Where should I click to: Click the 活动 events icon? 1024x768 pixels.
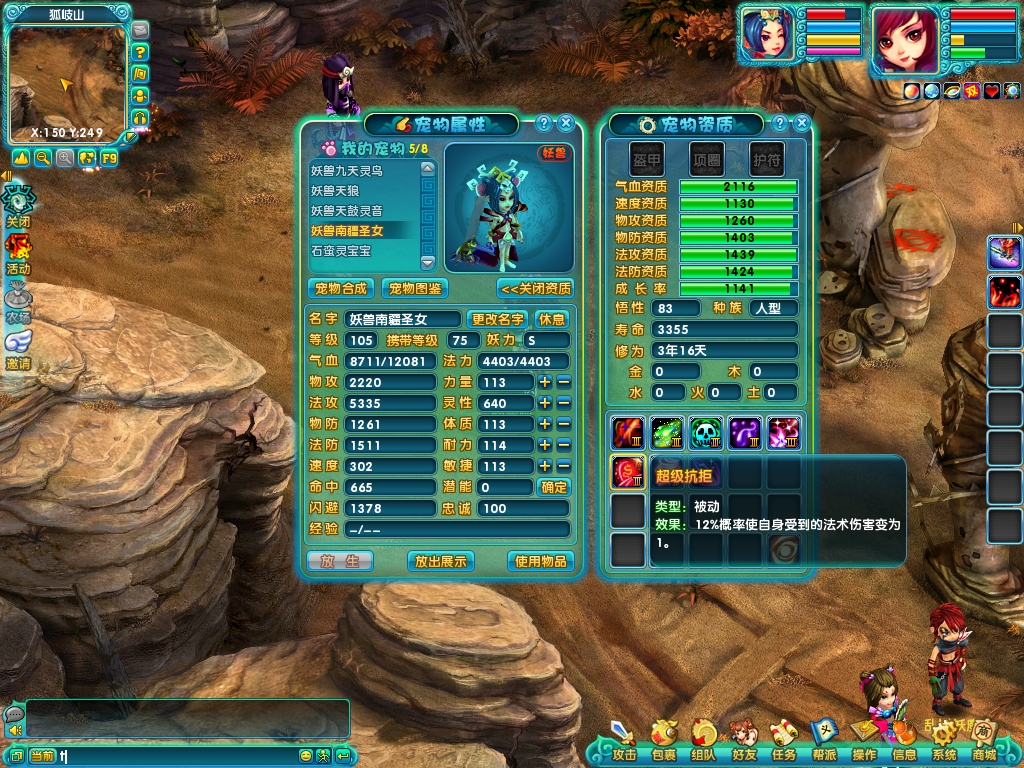click(x=18, y=253)
